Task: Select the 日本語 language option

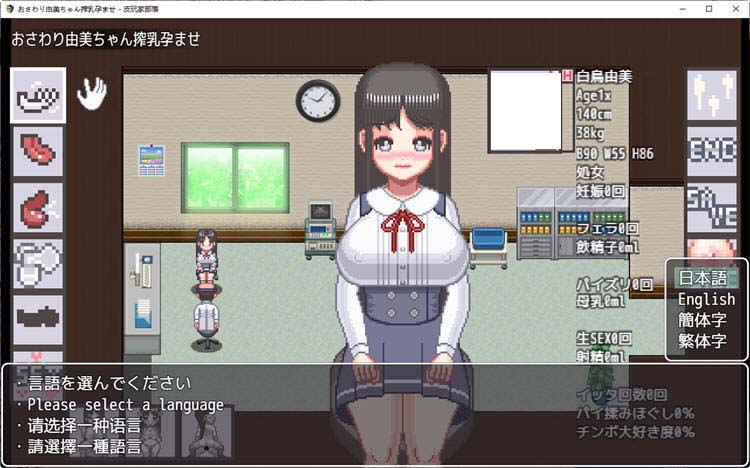Action: point(706,278)
